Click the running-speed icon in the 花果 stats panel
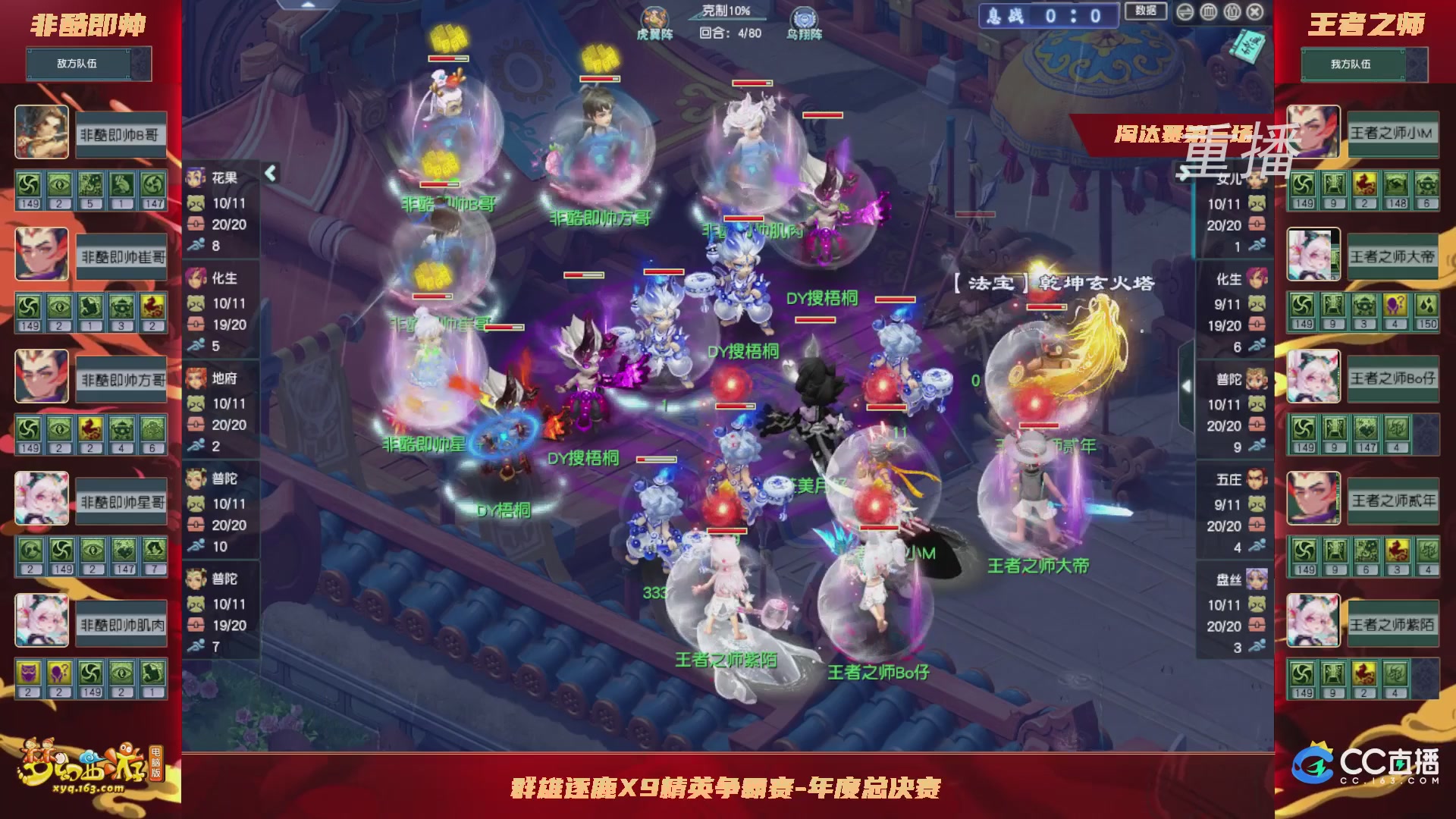The image size is (1456, 819). click(198, 244)
